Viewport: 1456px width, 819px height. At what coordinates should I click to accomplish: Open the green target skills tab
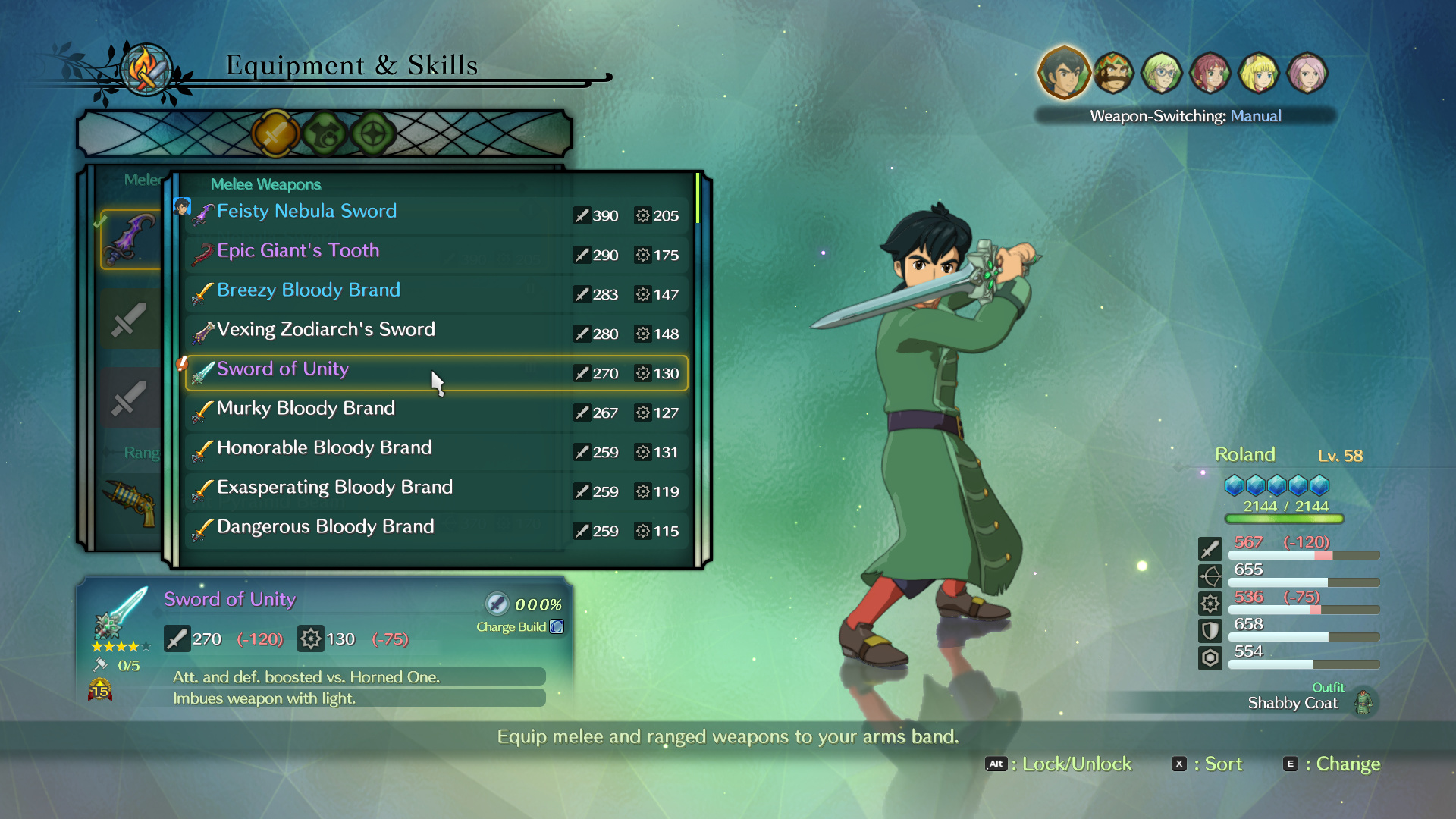pyautogui.click(x=373, y=134)
